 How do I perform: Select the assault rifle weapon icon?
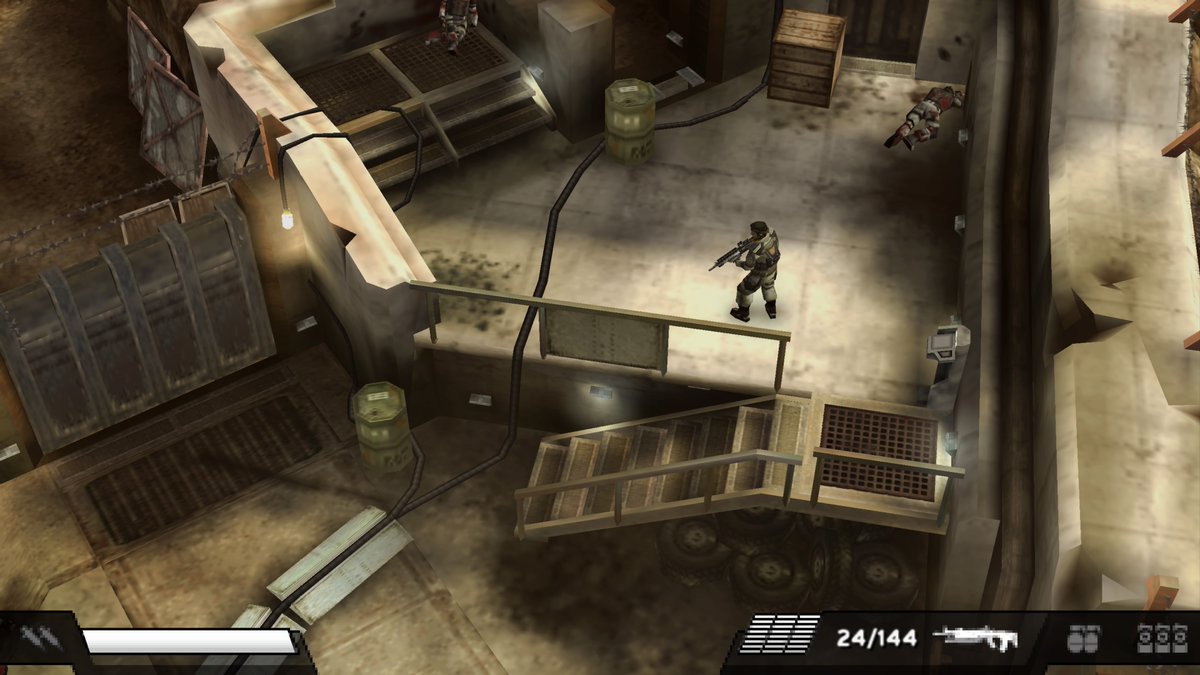tap(974, 638)
